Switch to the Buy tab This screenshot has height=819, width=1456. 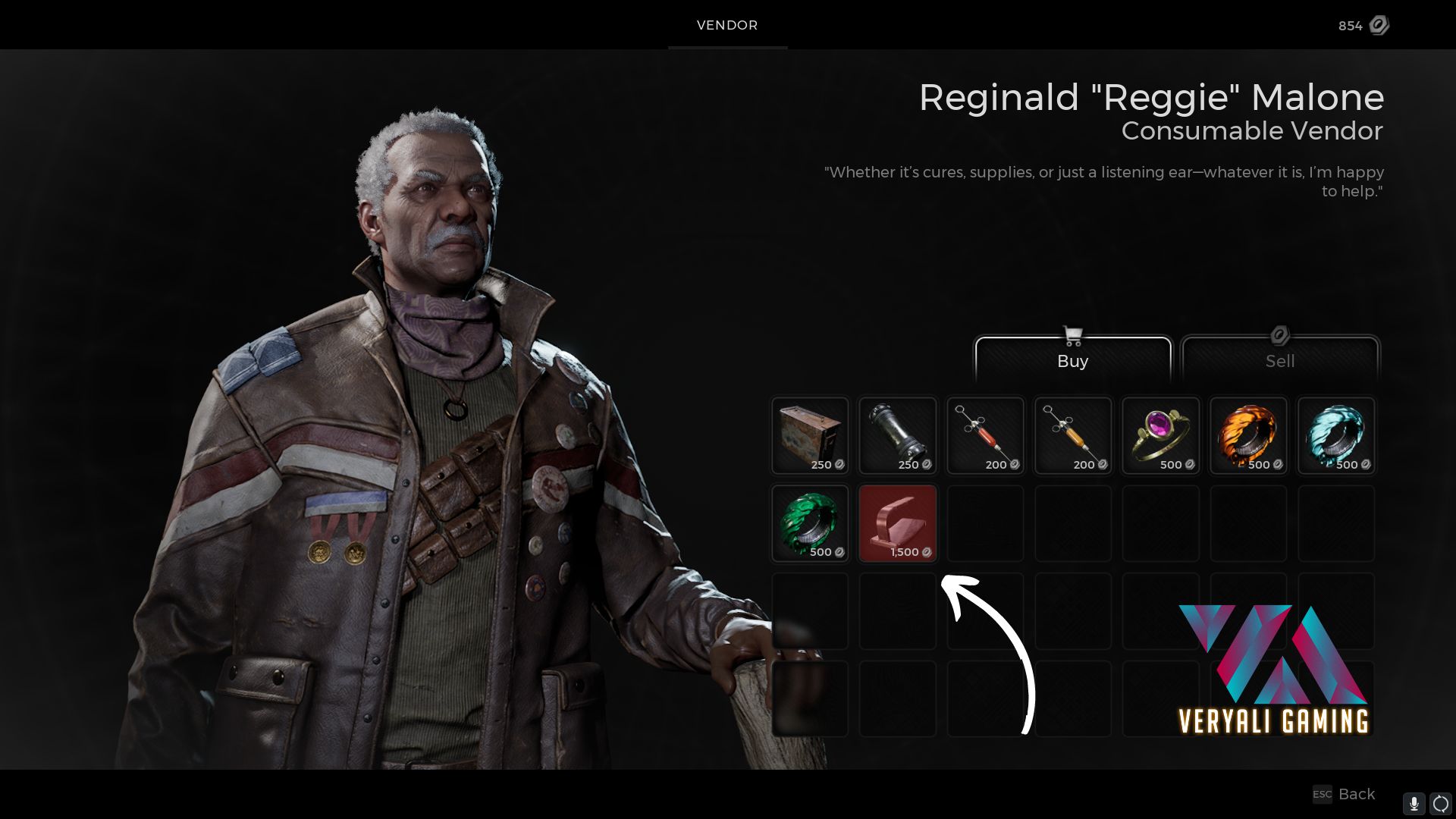pyautogui.click(x=1072, y=360)
